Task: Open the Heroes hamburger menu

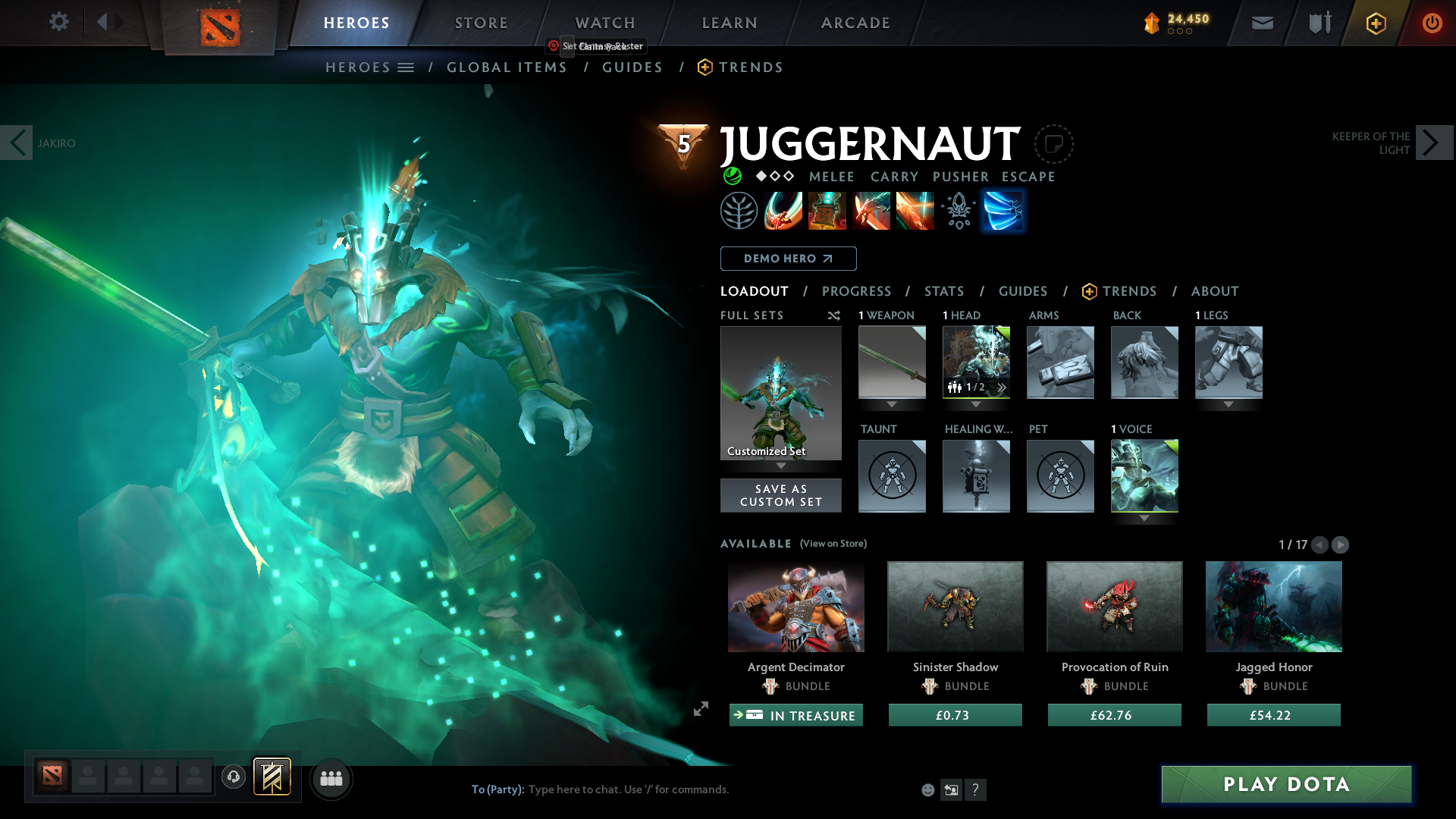Action: tap(407, 67)
